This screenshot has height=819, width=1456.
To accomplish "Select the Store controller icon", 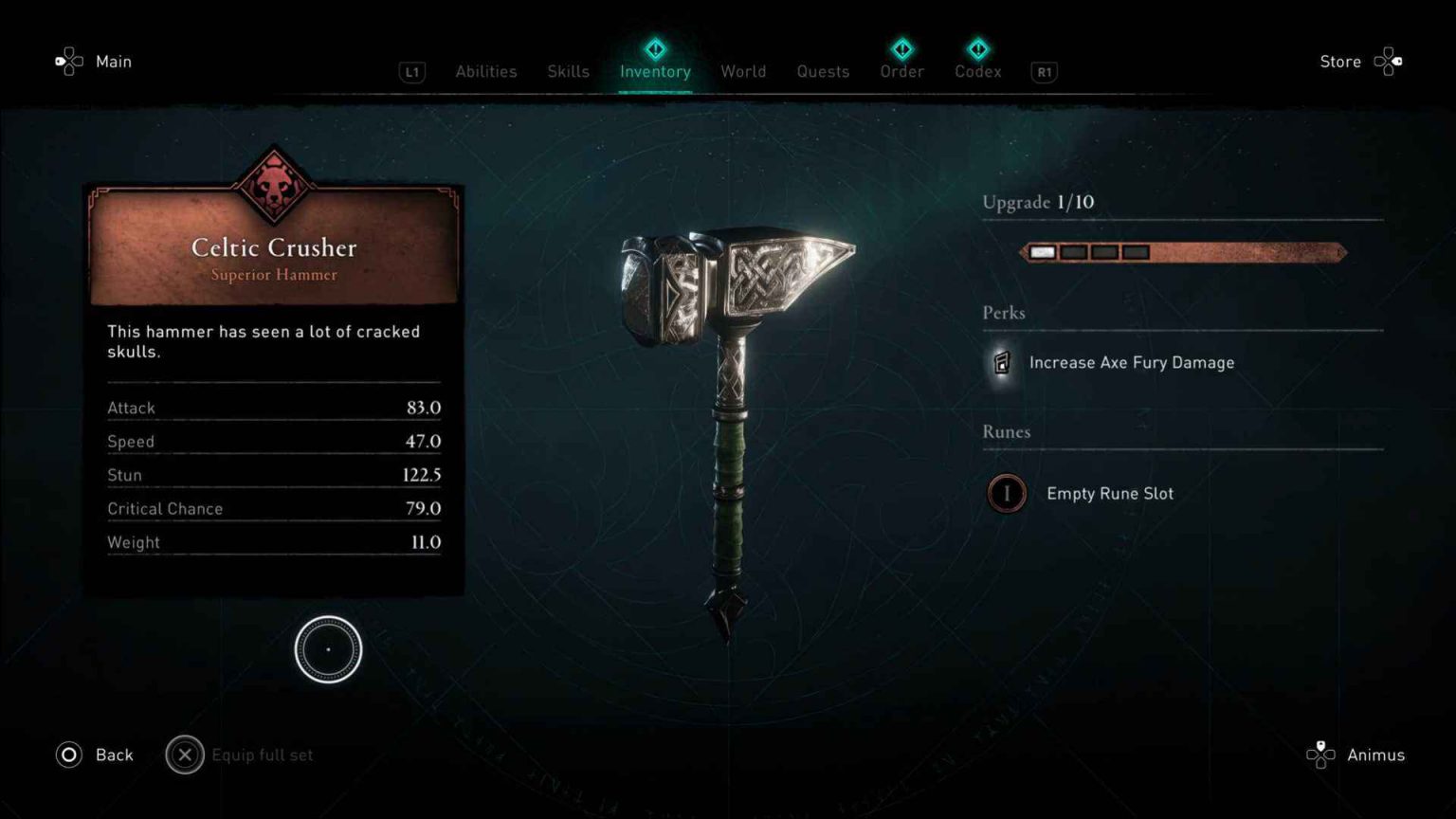I will [x=1388, y=61].
